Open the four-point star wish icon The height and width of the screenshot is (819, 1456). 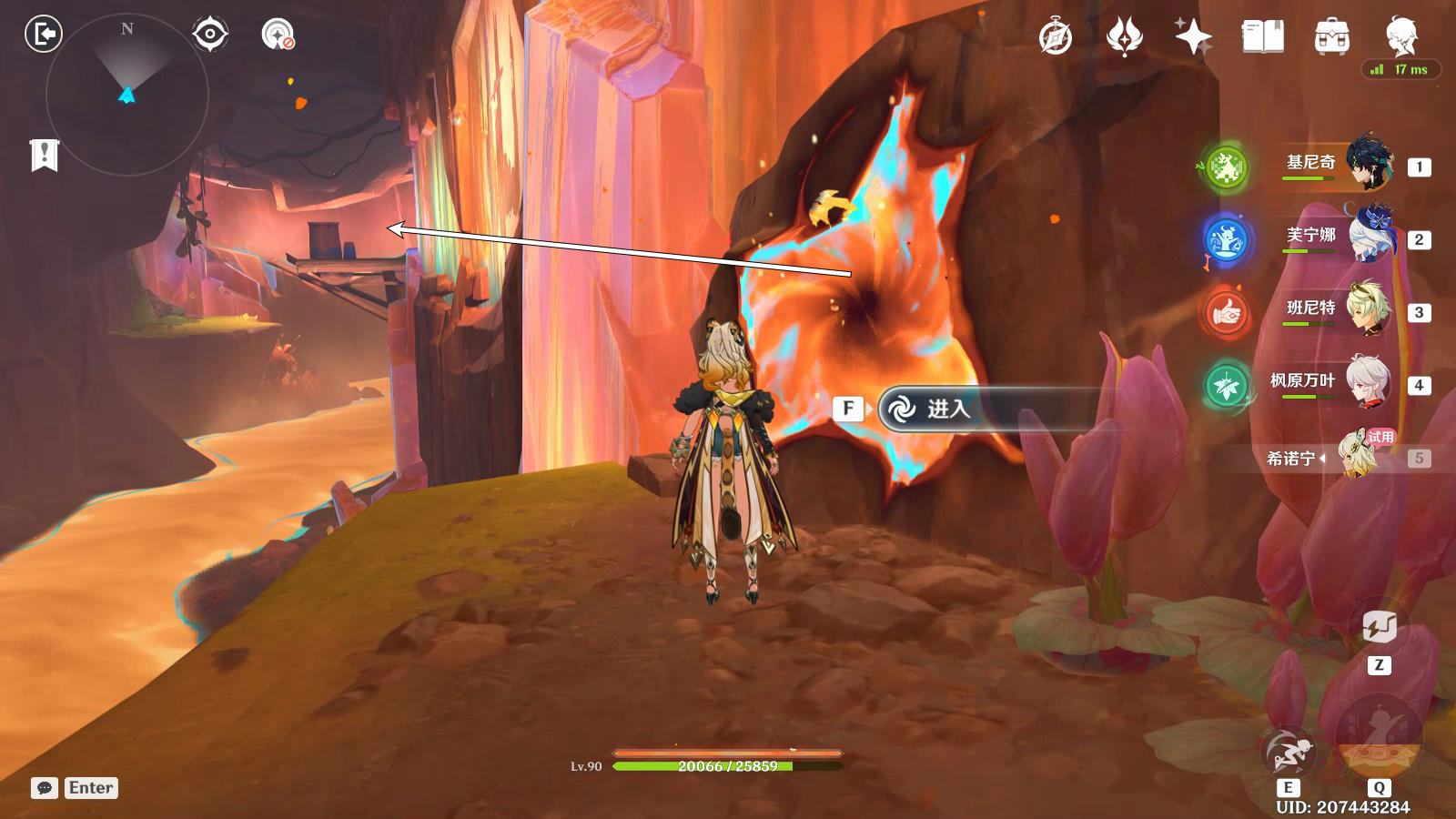[1193, 37]
